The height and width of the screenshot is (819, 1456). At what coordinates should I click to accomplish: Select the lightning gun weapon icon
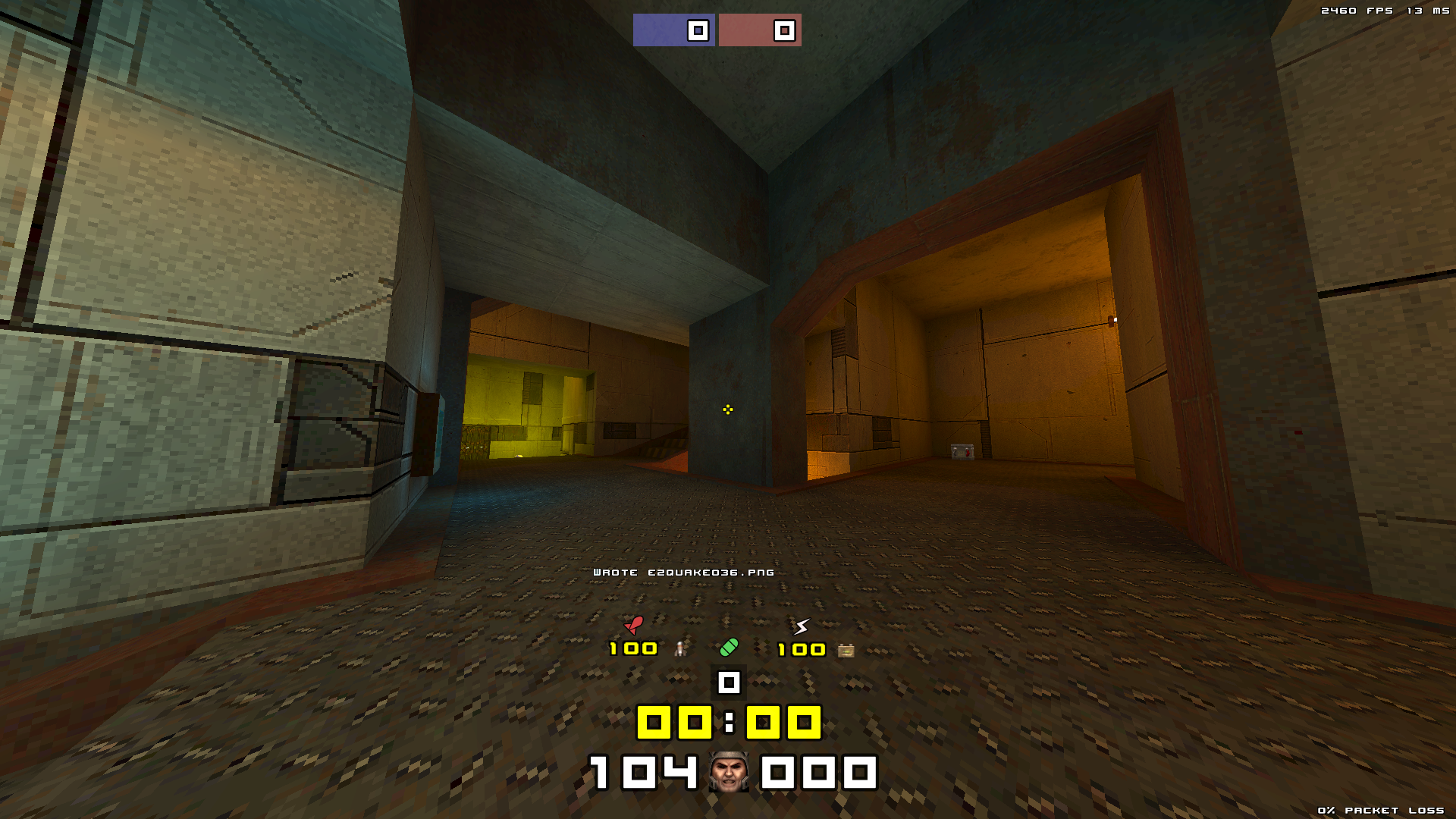click(x=802, y=626)
